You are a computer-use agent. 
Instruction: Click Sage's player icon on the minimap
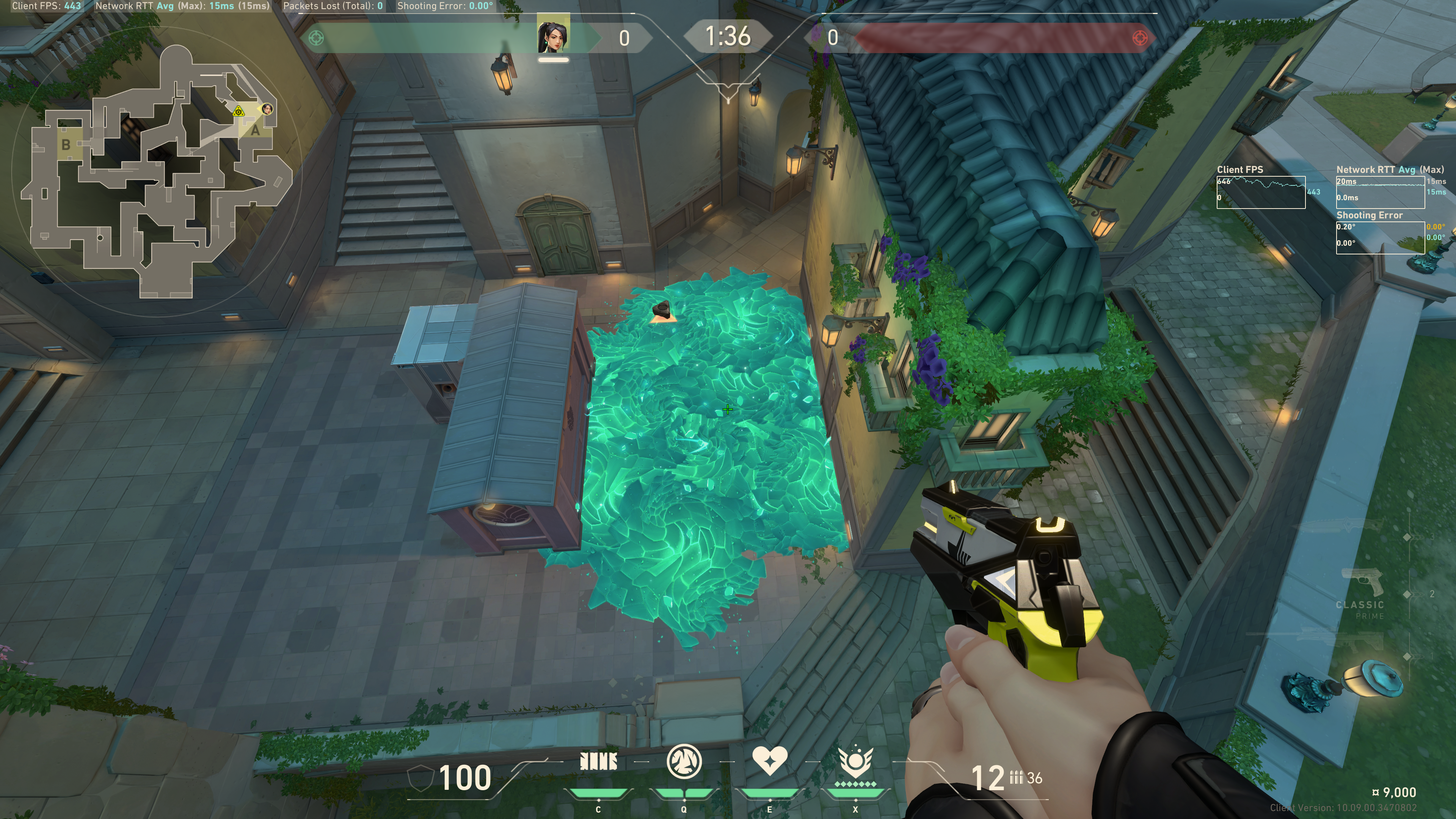[x=267, y=108]
